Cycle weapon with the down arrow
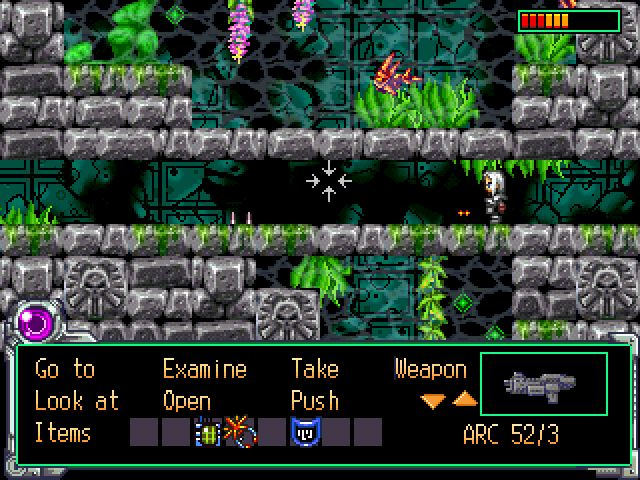640x480 pixels. pos(433,400)
